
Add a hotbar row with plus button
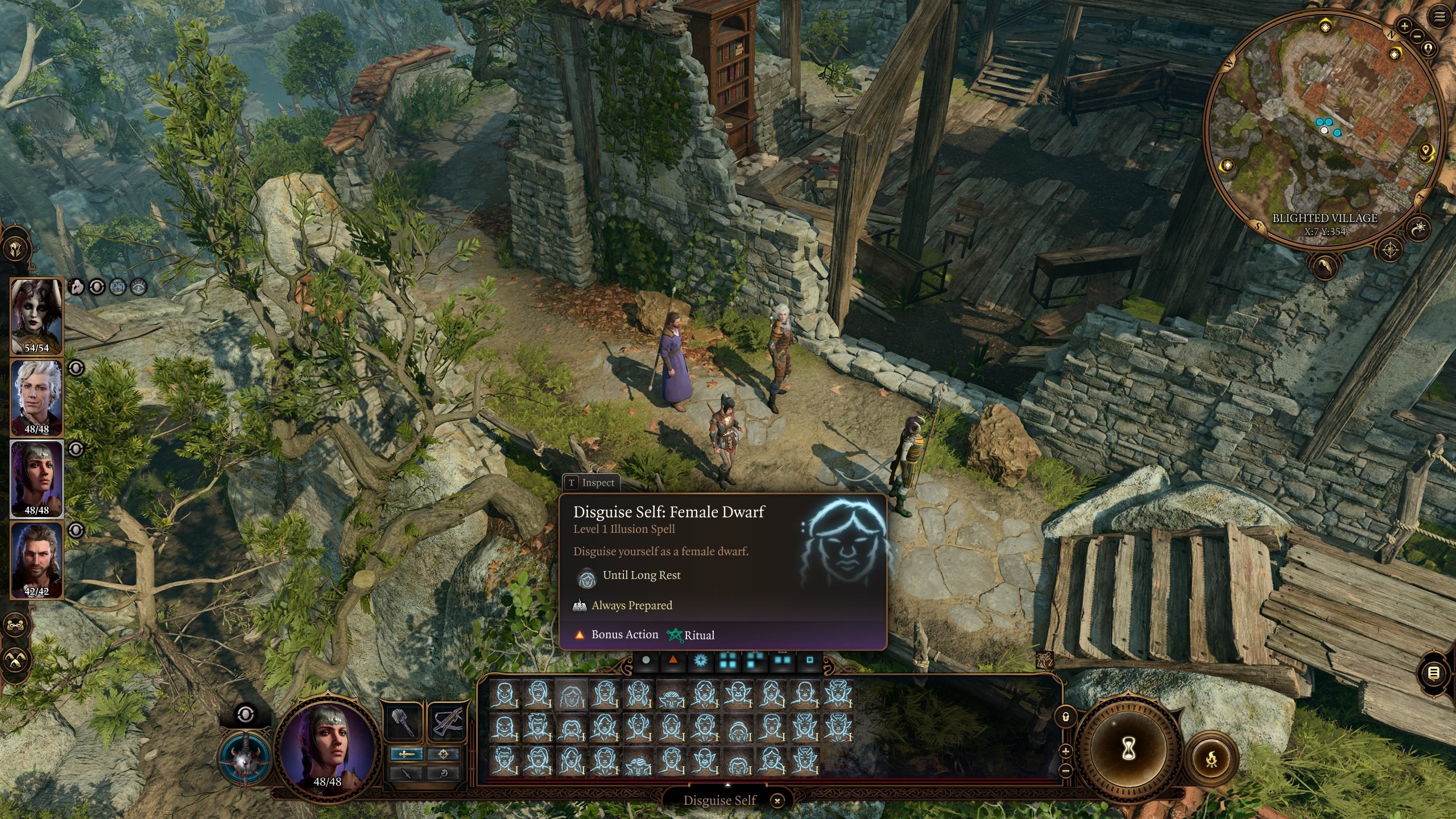[1065, 751]
